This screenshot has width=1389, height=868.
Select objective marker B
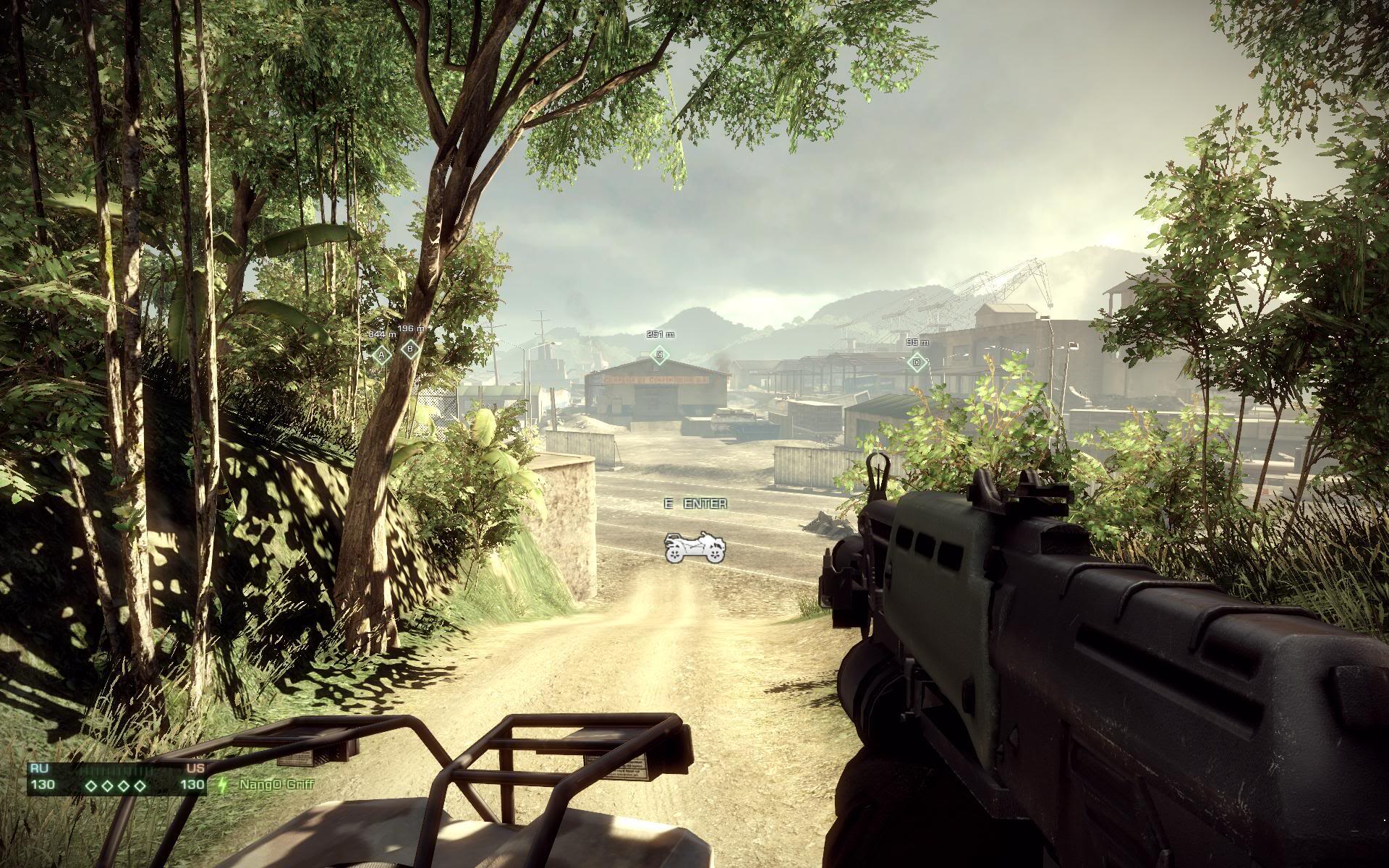click(411, 350)
